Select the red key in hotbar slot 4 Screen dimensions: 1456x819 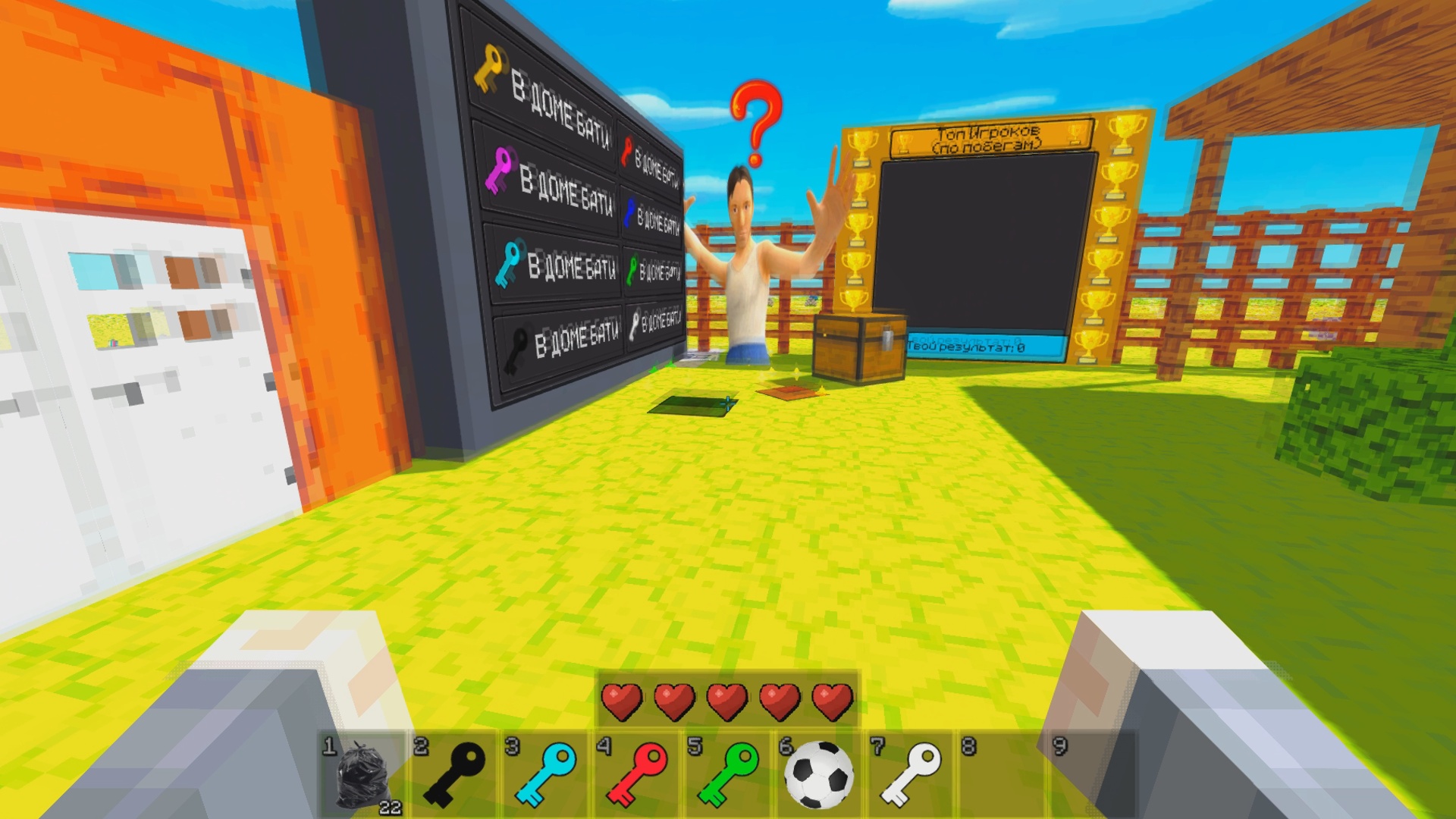pos(638,775)
